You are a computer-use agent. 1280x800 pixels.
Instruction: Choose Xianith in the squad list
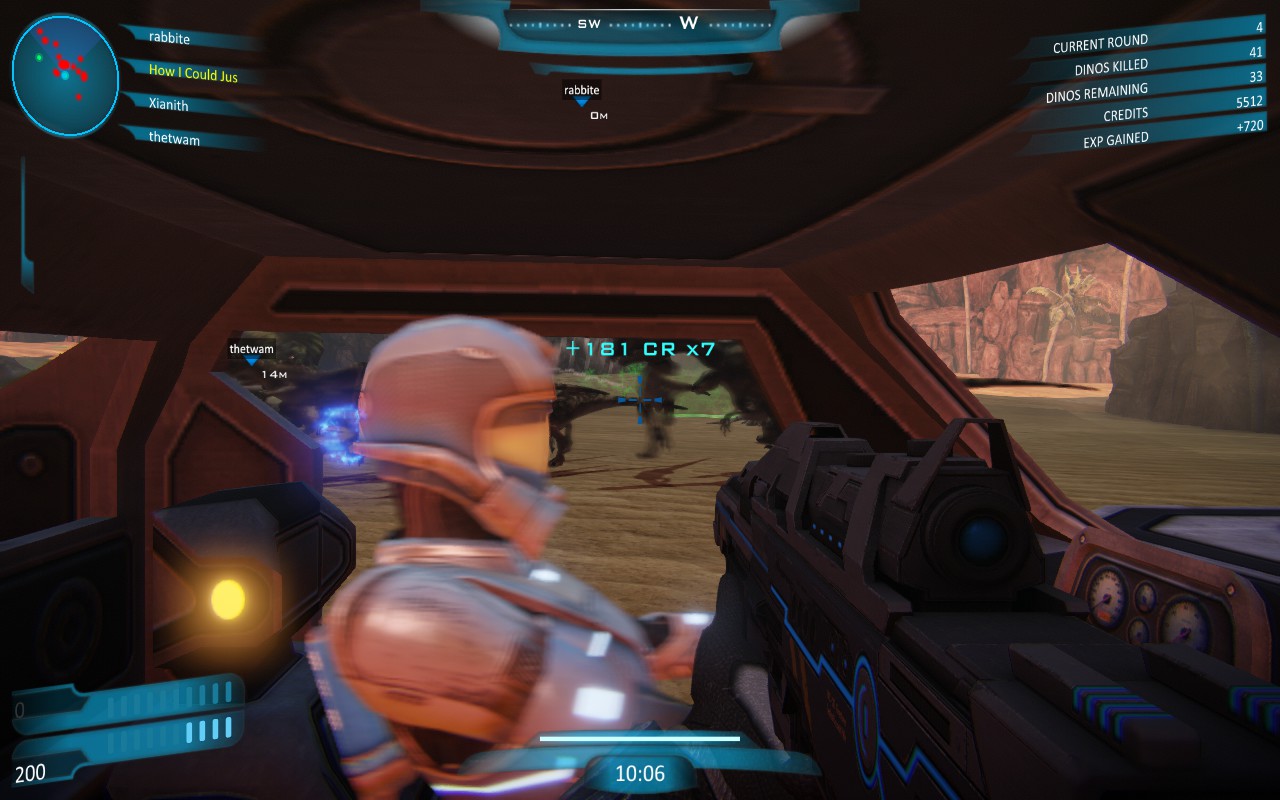(x=168, y=104)
